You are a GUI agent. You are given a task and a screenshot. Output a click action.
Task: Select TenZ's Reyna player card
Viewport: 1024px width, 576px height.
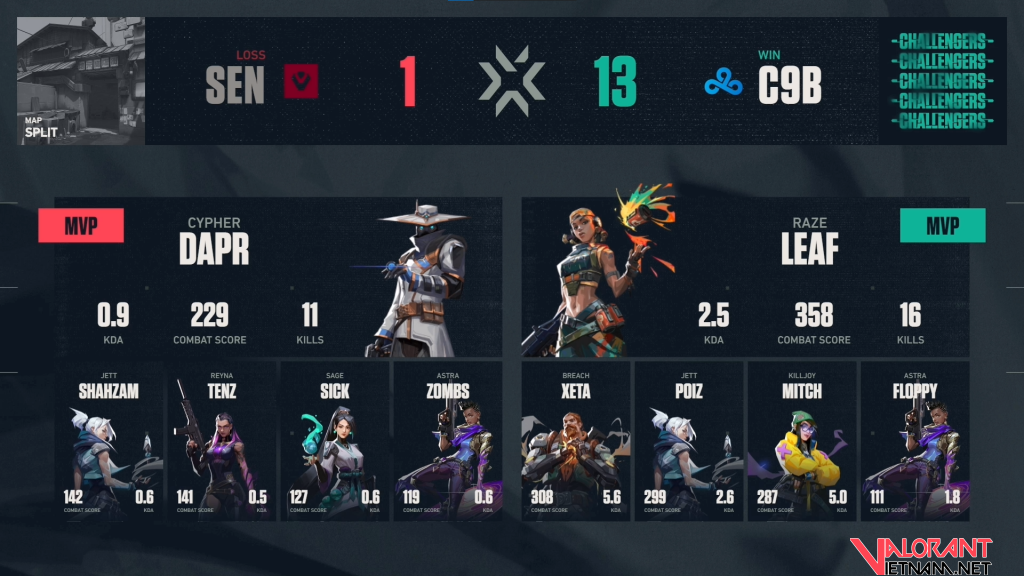click(x=222, y=441)
